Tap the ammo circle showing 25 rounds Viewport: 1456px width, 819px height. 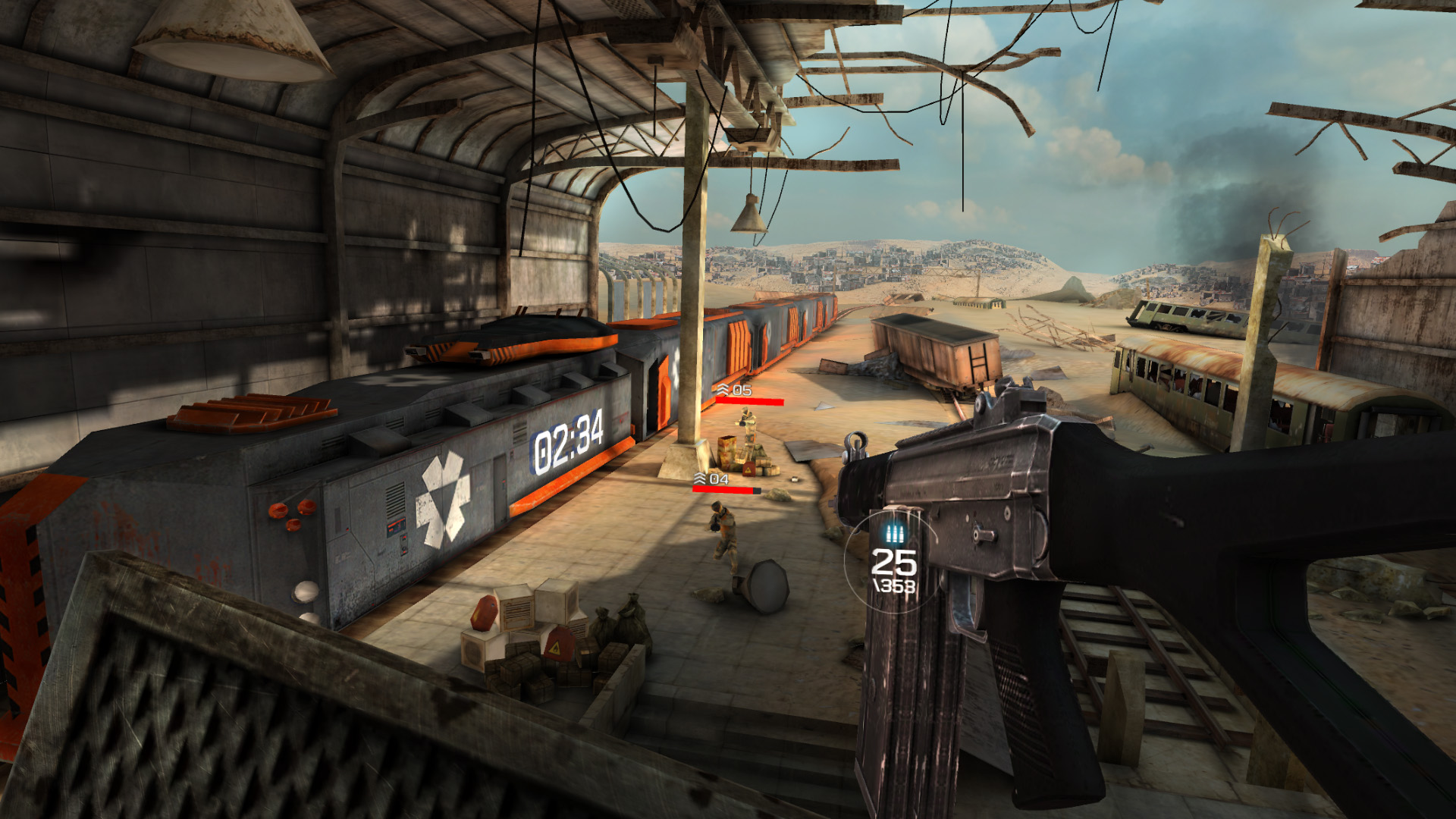(x=894, y=563)
